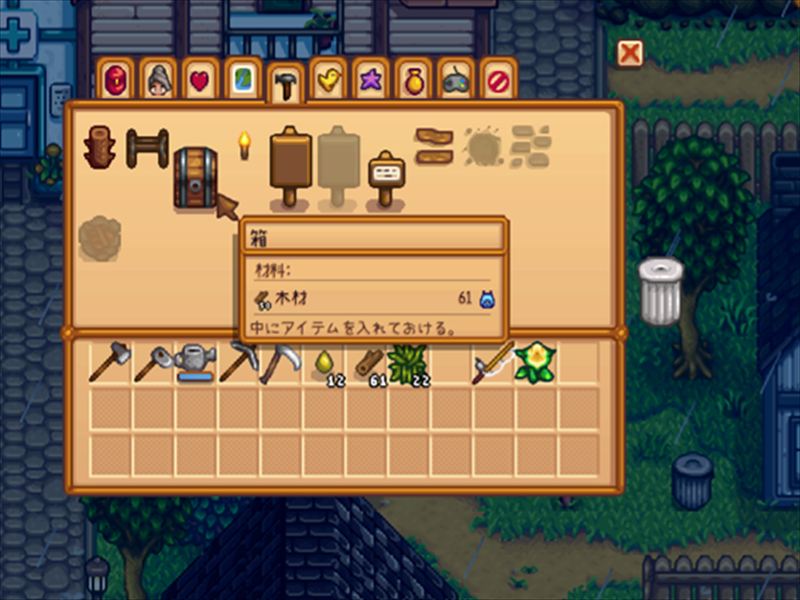Select the torch crafting recipe
800x600 pixels.
242,146
